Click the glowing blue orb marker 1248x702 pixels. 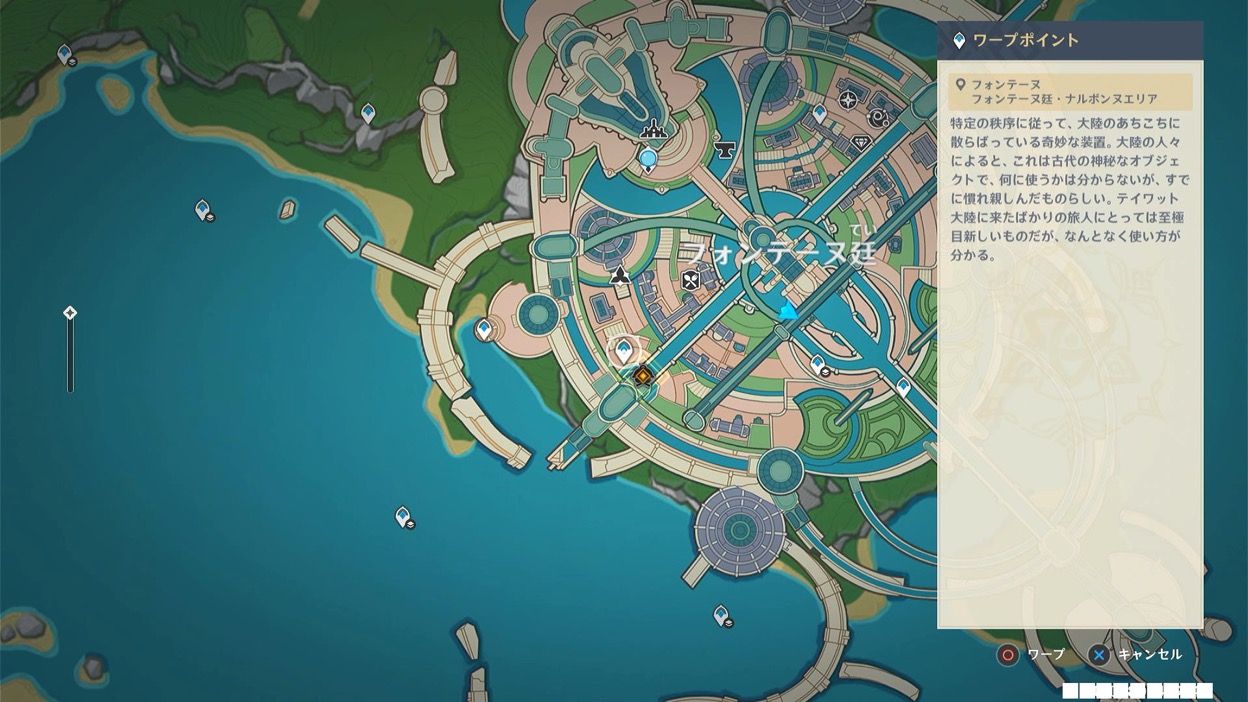click(648, 158)
